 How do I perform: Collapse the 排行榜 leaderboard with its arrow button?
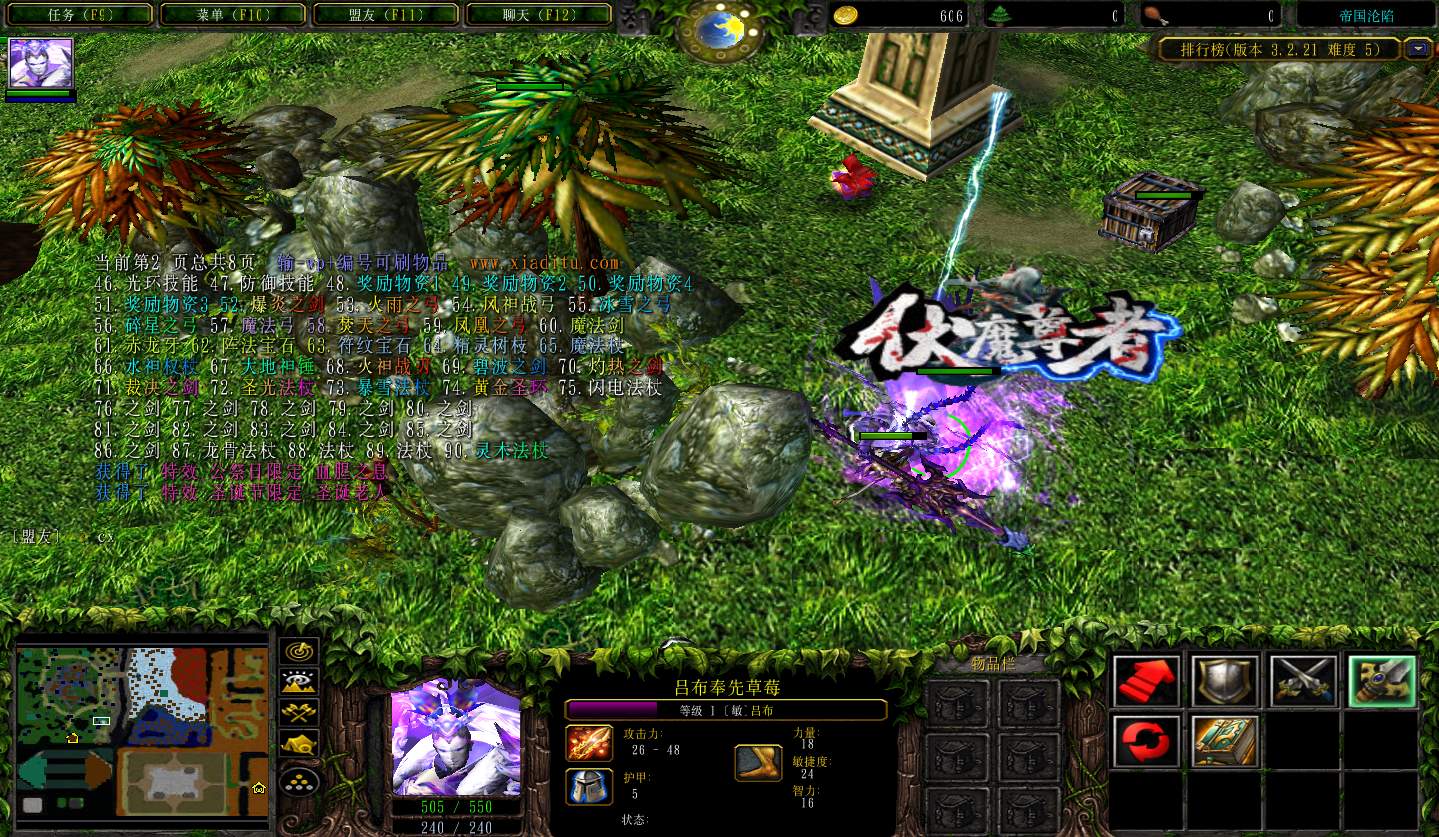click(1417, 48)
